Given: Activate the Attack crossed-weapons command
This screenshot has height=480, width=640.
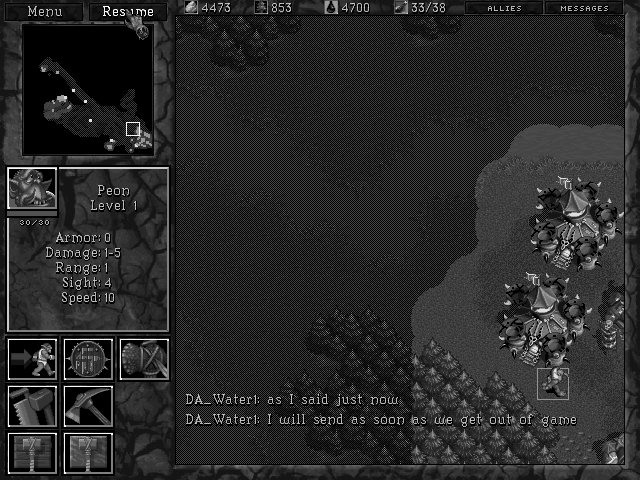Looking at the screenshot, I should [144, 359].
